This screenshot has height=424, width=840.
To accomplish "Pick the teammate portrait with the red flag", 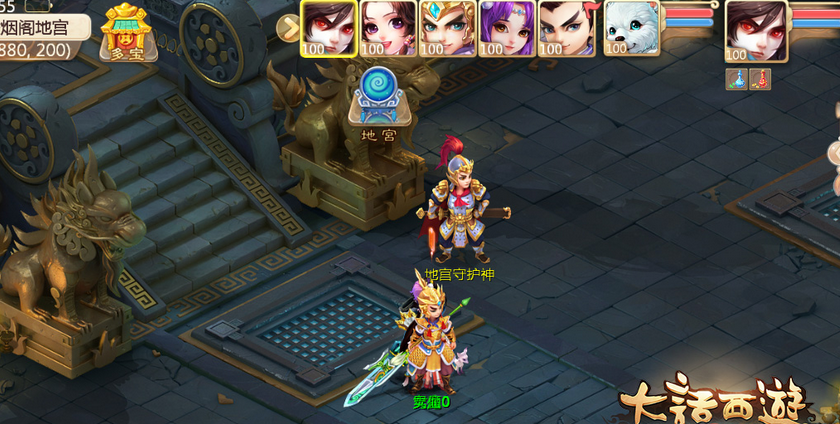I will [x=566, y=28].
